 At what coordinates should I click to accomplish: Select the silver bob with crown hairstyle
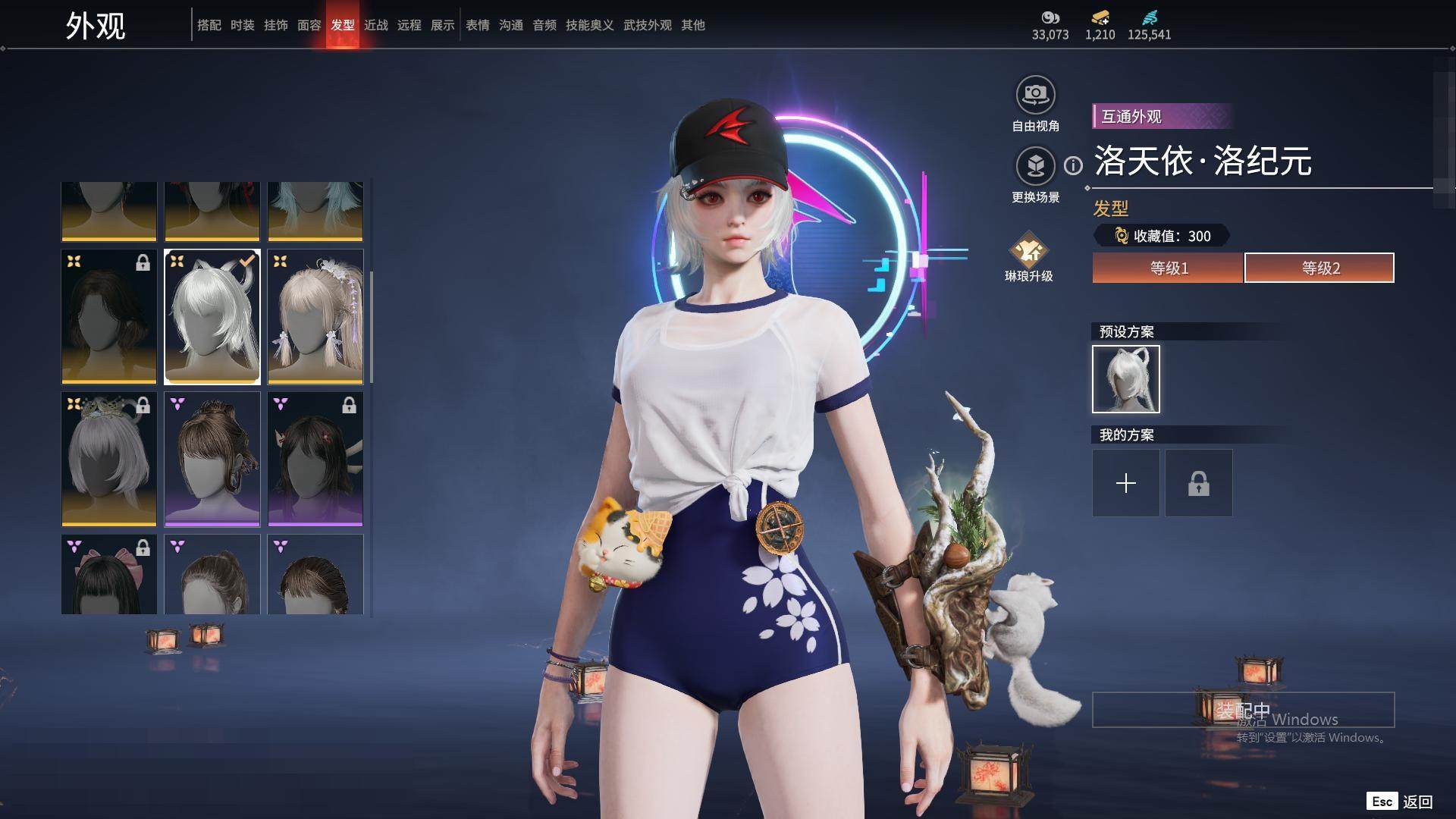click(109, 459)
